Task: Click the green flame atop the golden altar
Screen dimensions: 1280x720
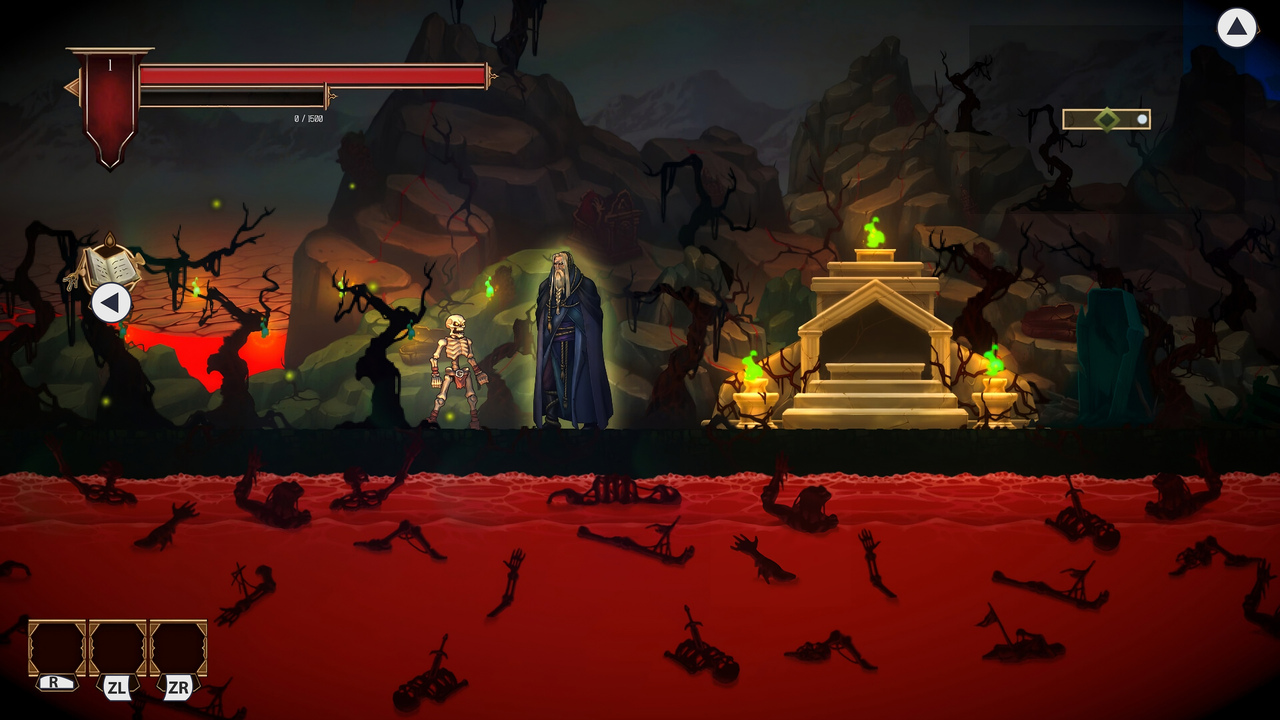Action: [875, 235]
